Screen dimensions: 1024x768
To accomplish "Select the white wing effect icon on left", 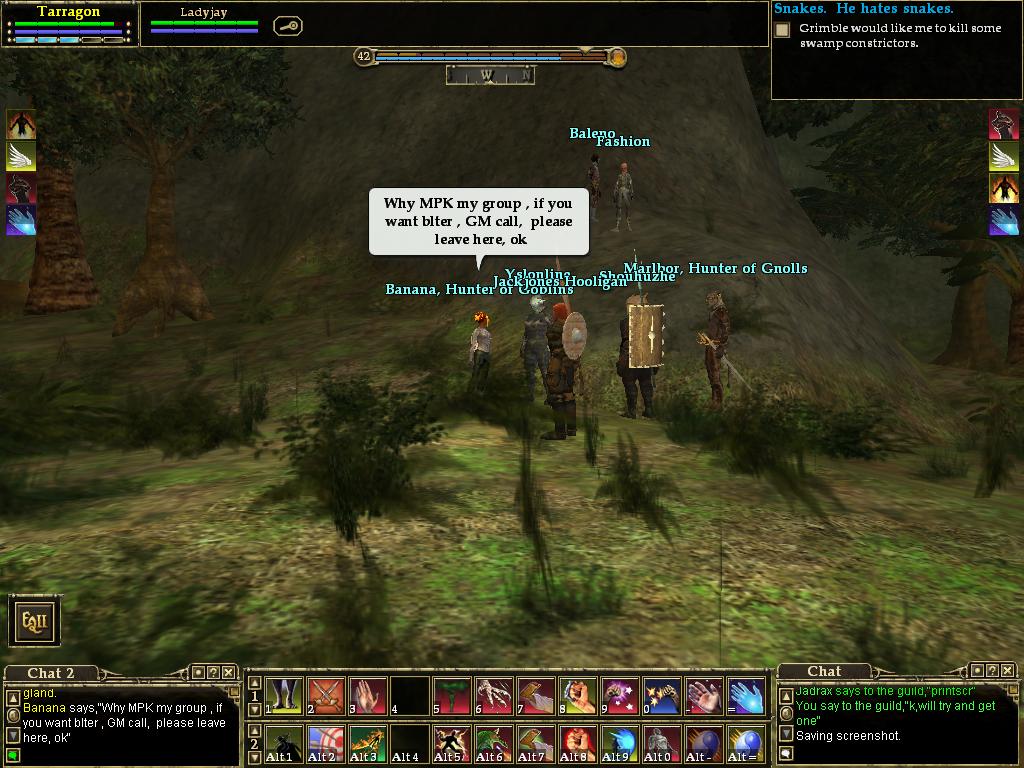I will (21, 156).
